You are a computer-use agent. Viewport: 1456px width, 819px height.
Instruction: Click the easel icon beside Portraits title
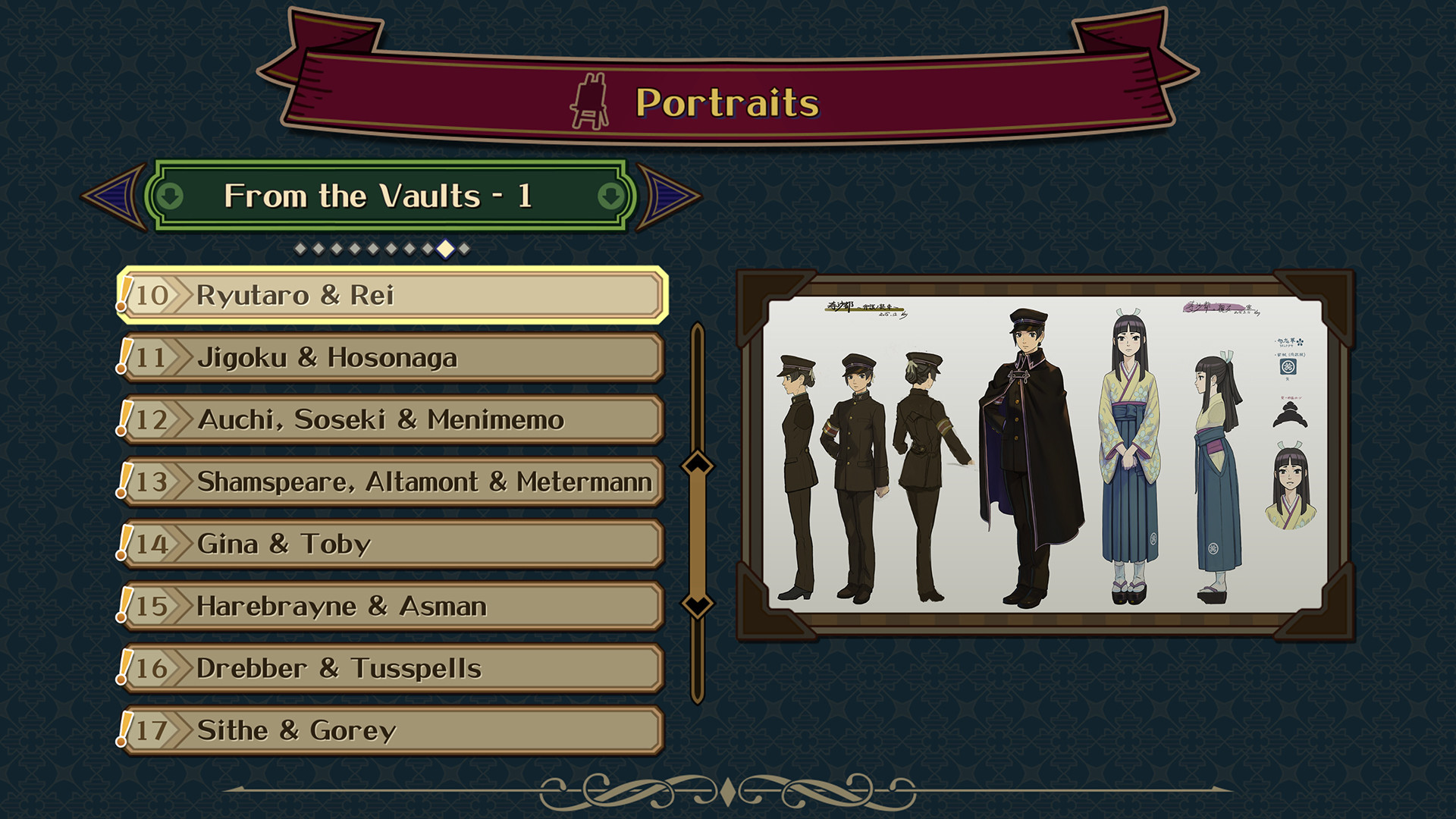[591, 99]
